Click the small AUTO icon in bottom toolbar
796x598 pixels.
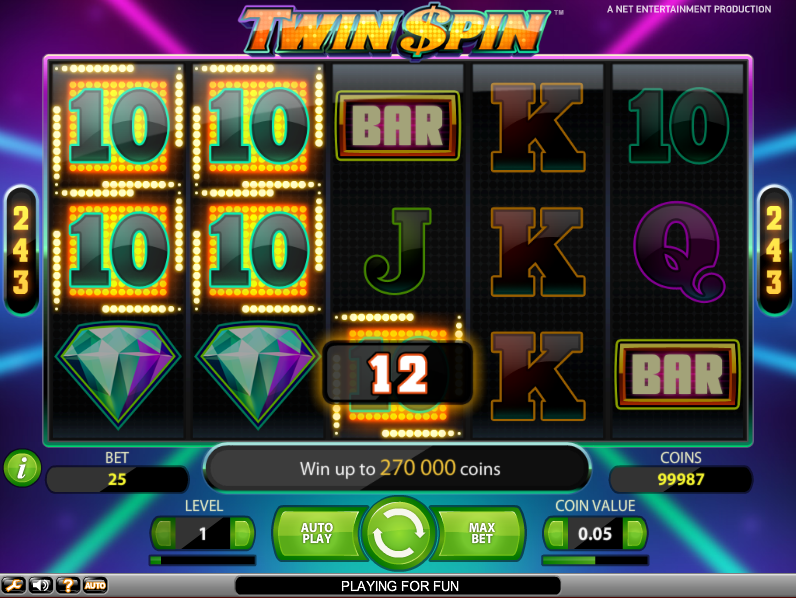pyautogui.click(x=95, y=585)
